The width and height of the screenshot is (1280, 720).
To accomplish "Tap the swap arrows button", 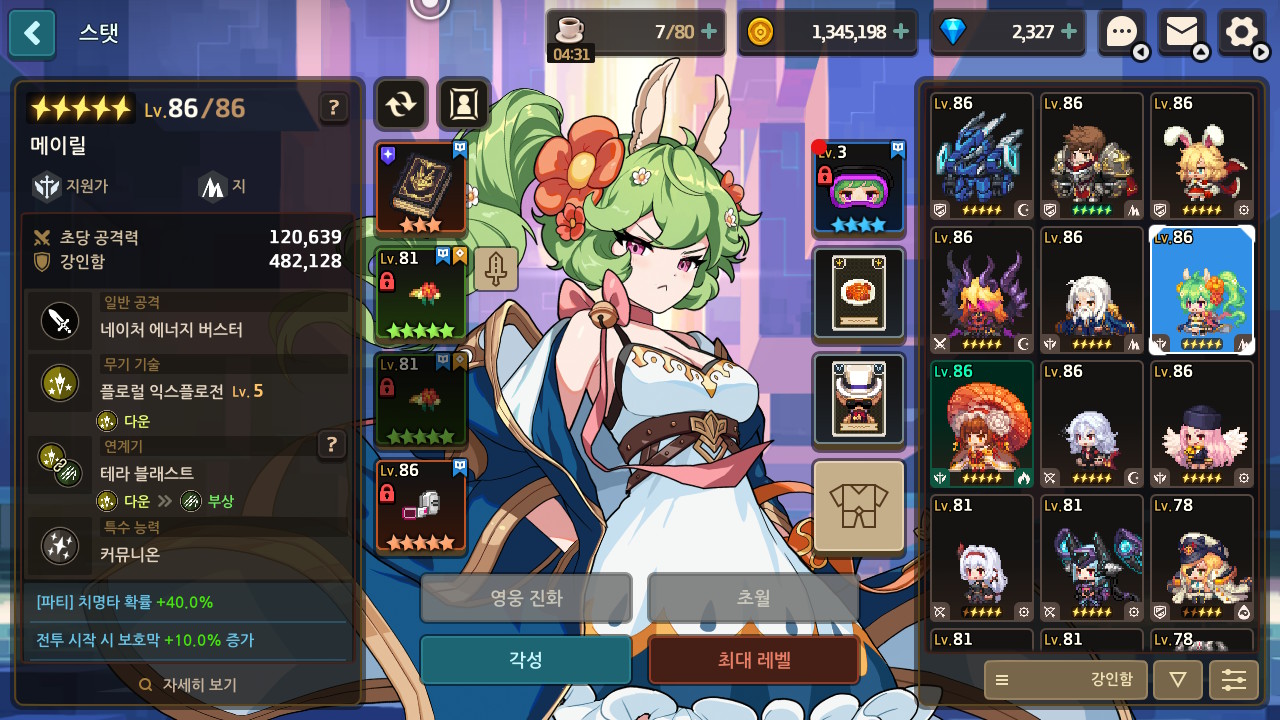I will (x=400, y=104).
